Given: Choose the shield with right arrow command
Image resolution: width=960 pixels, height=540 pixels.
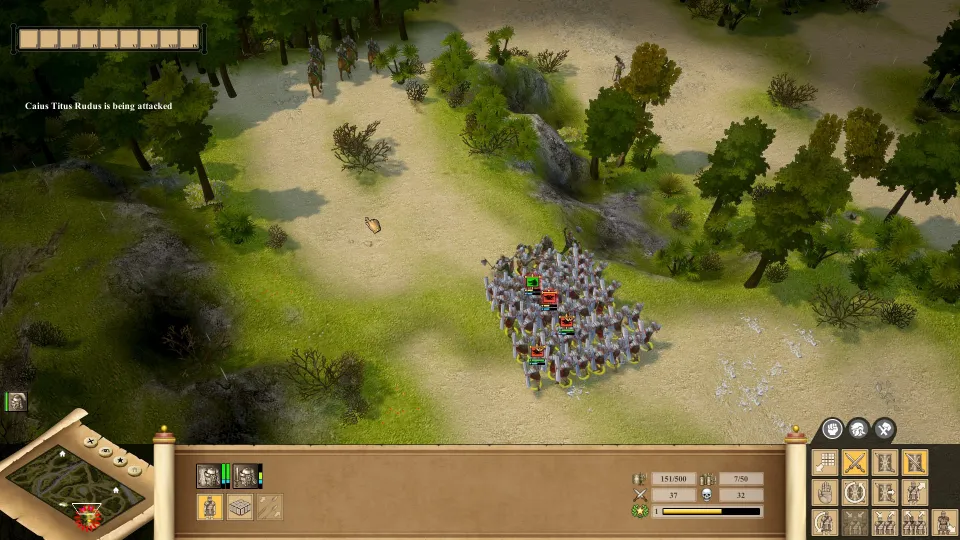Looking at the screenshot, I should click(x=885, y=492).
